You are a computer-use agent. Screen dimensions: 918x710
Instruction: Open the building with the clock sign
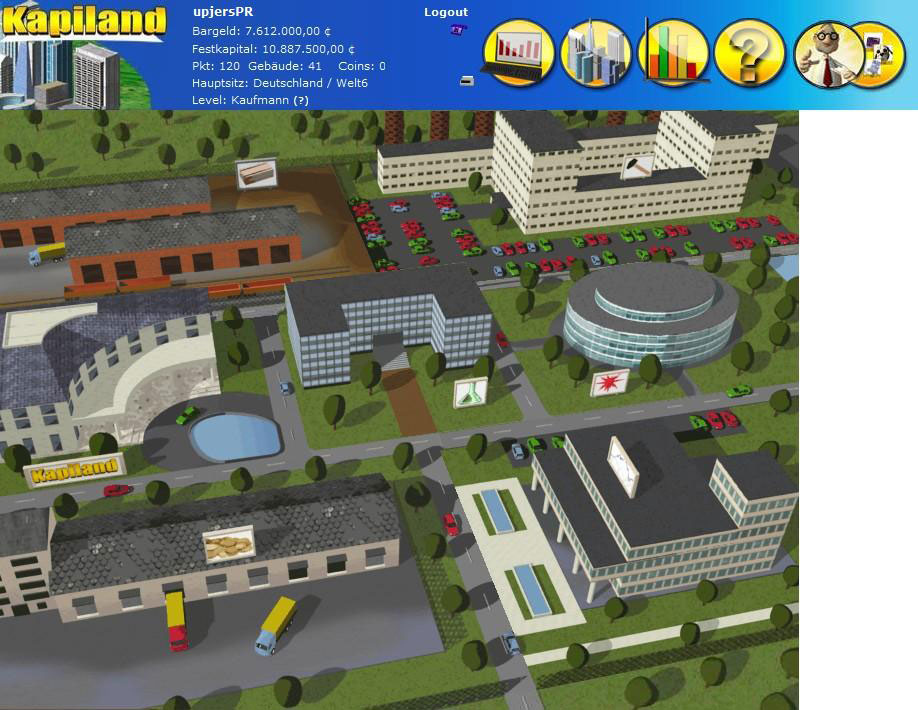click(x=624, y=466)
